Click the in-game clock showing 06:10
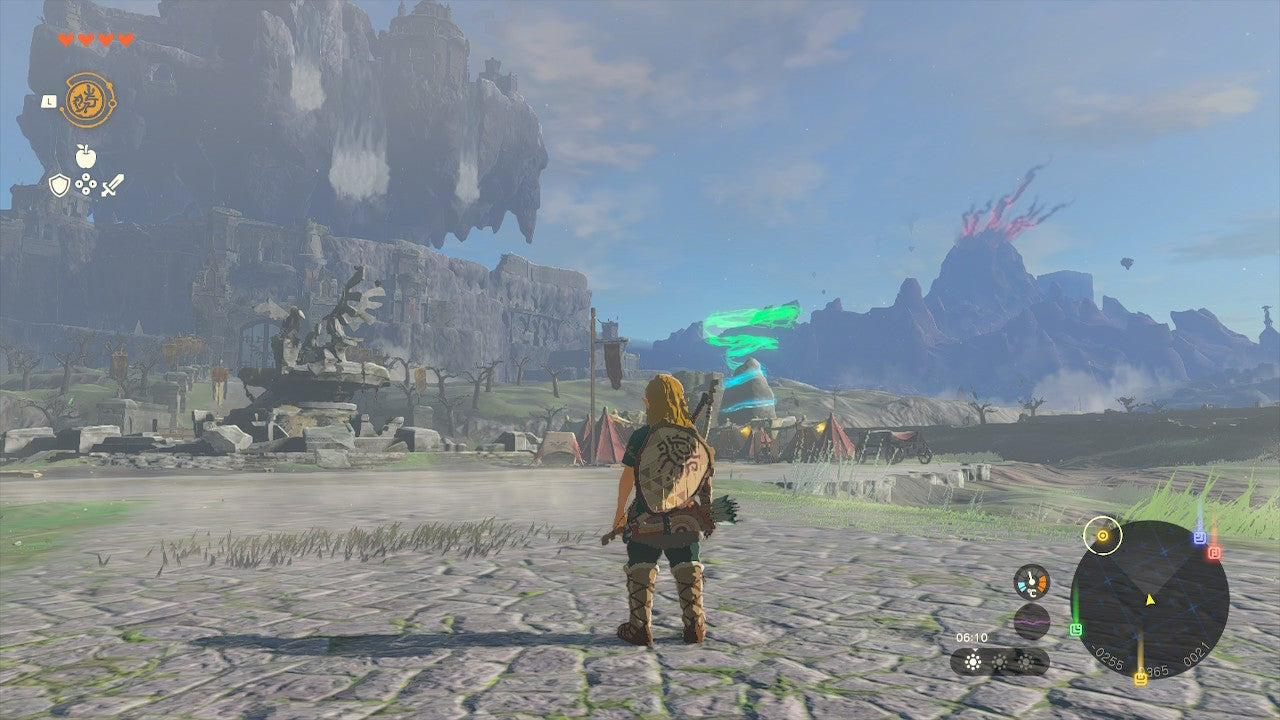 (x=971, y=638)
